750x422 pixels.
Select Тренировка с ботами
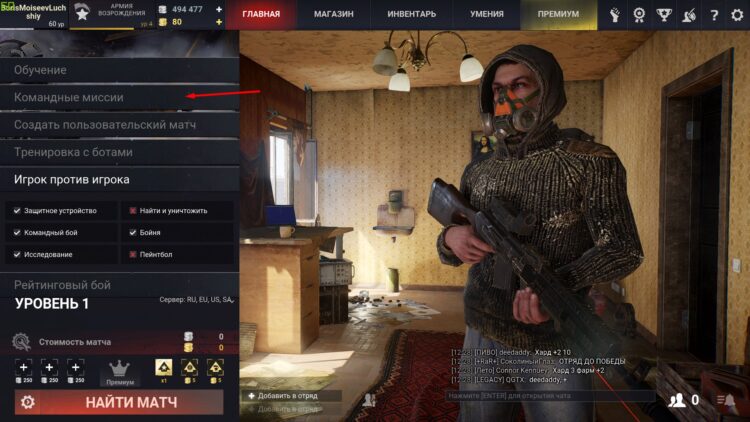pos(73,152)
